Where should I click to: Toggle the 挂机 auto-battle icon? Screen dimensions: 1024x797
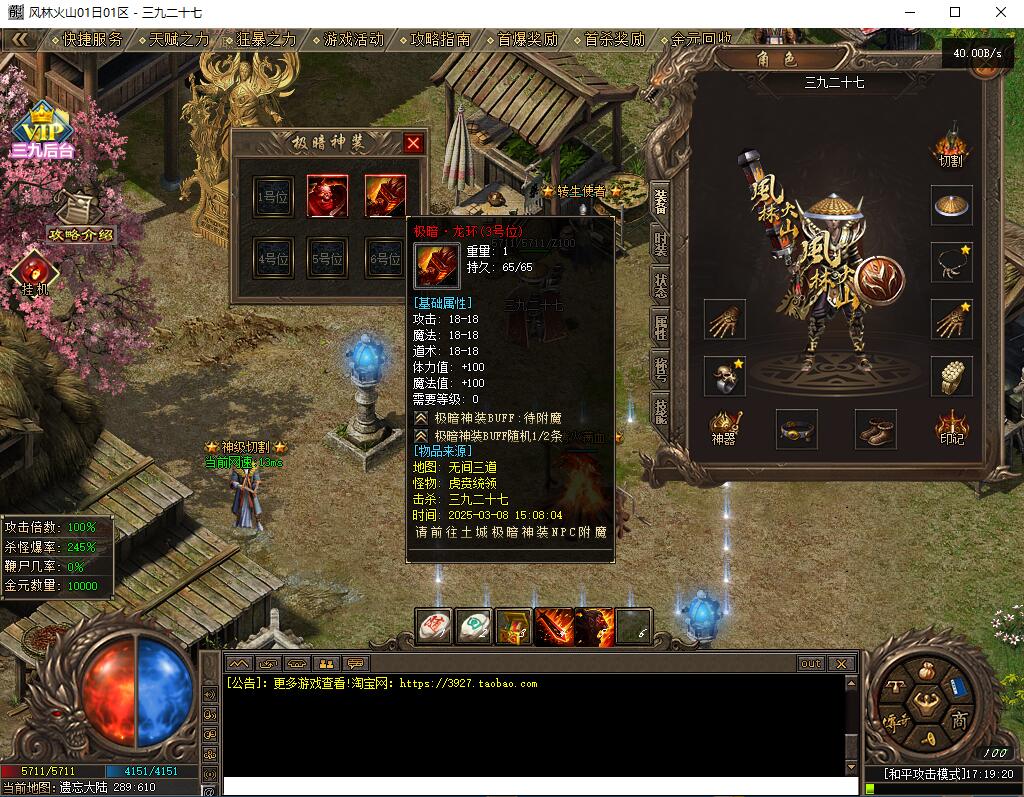click(x=34, y=271)
